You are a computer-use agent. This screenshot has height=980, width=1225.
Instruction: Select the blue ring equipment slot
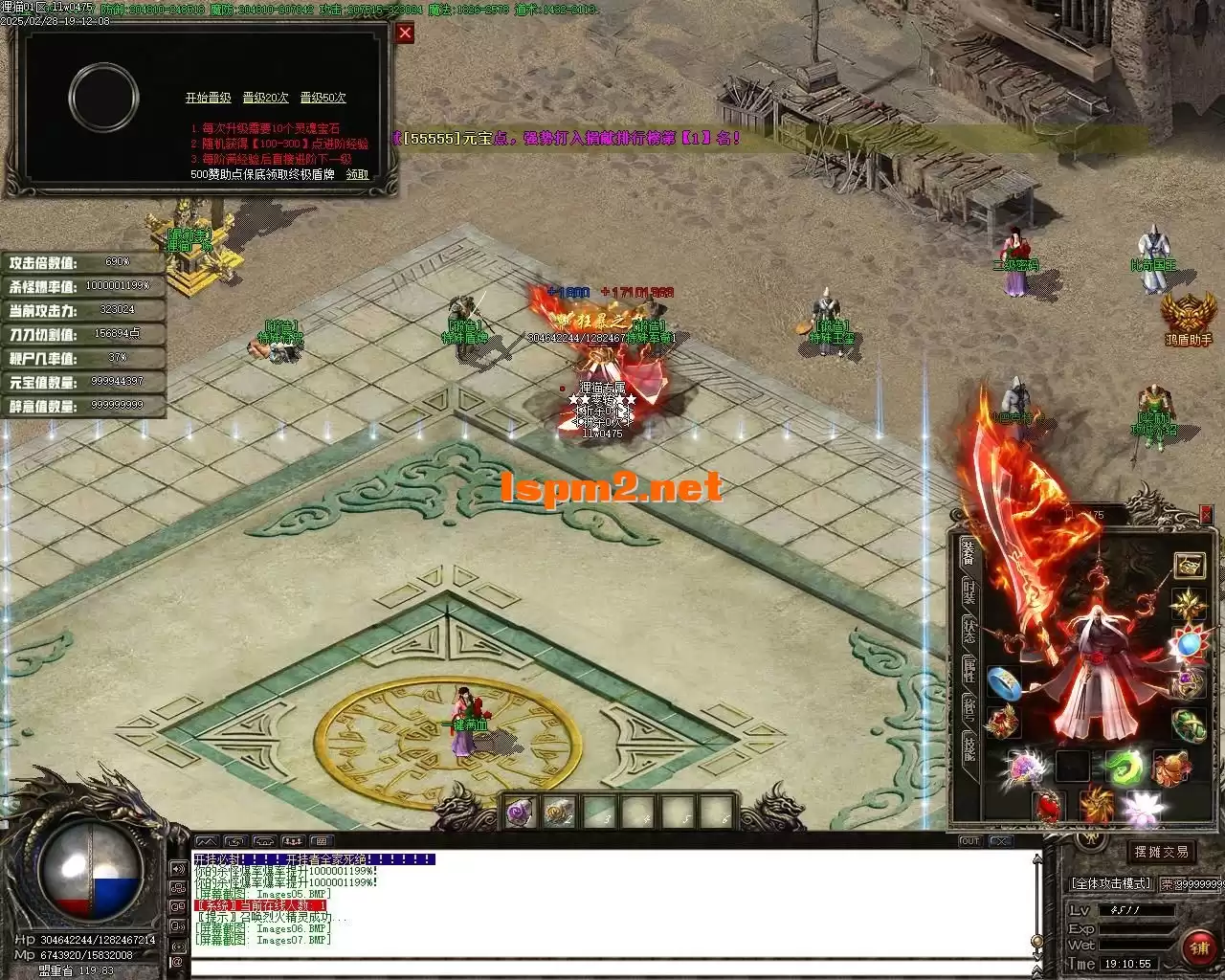(1003, 682)
